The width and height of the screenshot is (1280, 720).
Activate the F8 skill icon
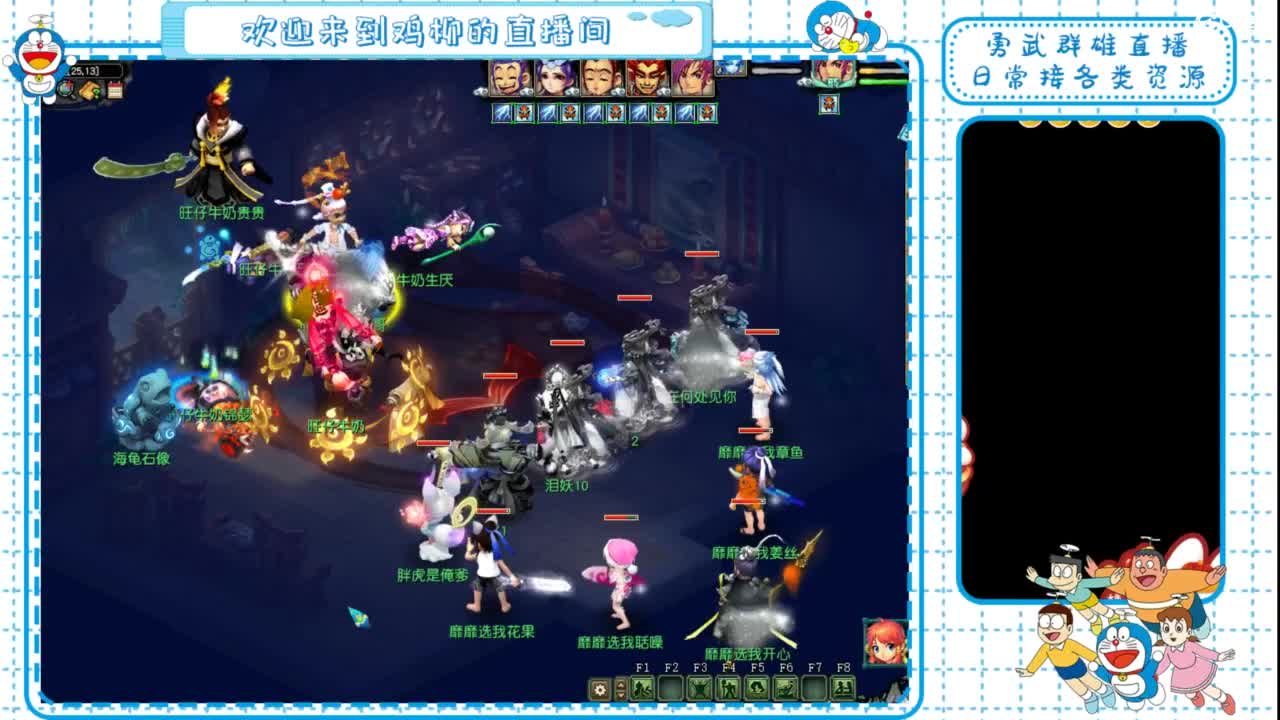click(x=844, y=686)
